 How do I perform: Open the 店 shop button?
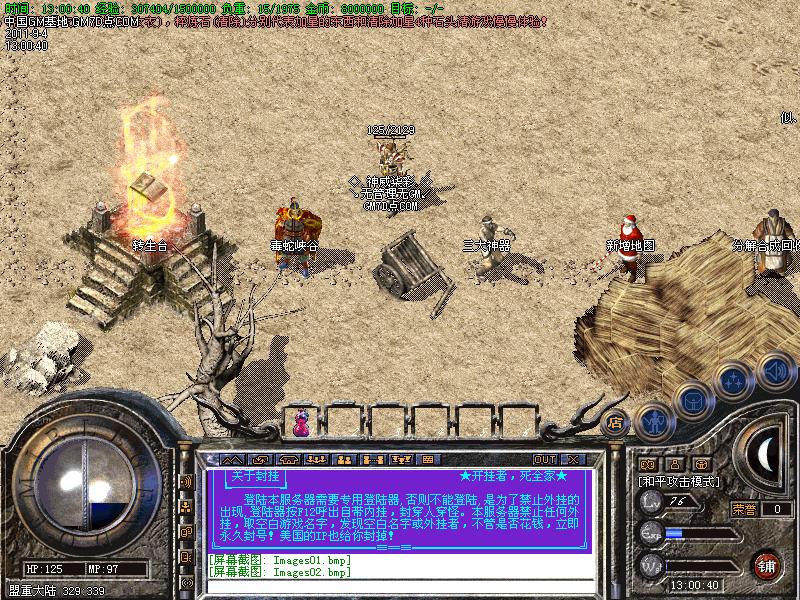point(616,423)
